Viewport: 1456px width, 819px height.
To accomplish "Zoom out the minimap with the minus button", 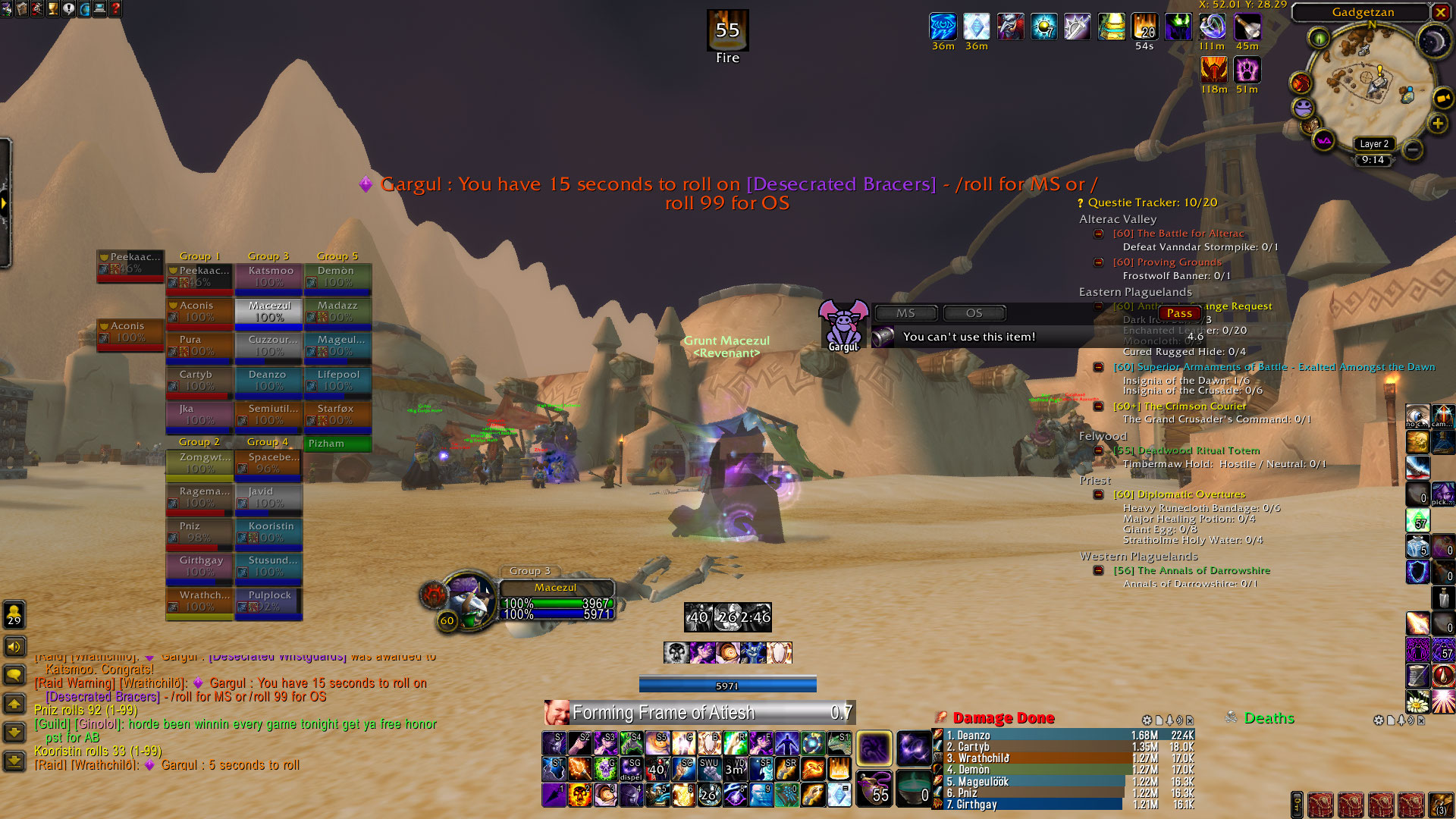I will click(1412, 149).
